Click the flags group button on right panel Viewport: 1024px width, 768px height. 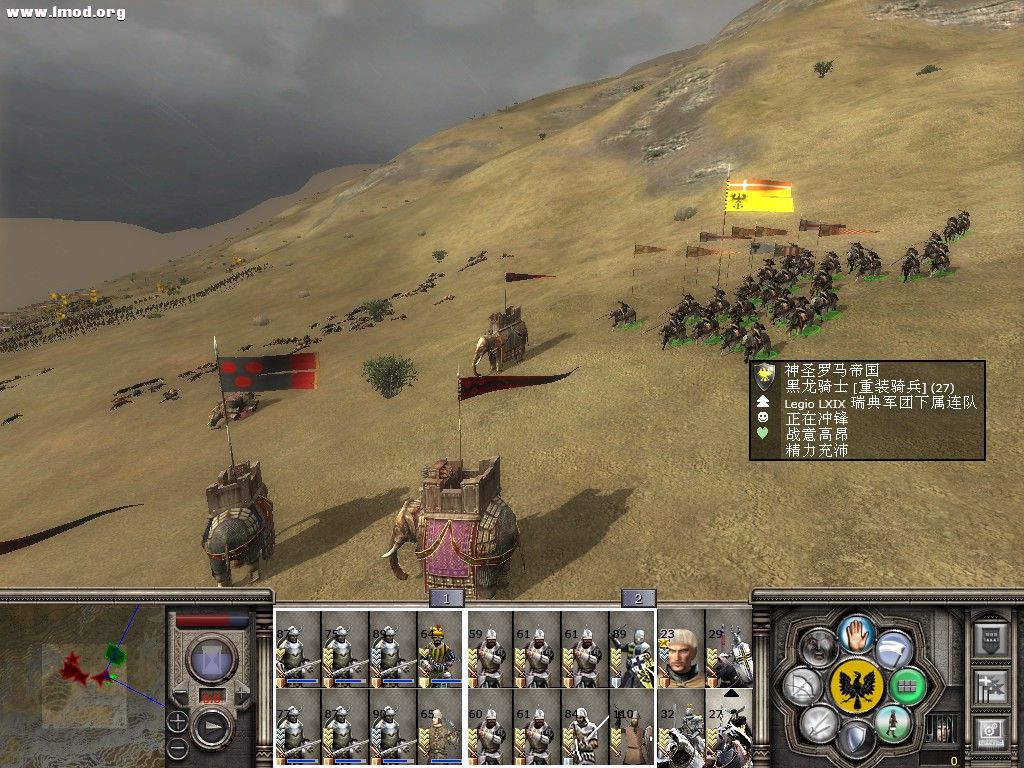tap(990, 685)
